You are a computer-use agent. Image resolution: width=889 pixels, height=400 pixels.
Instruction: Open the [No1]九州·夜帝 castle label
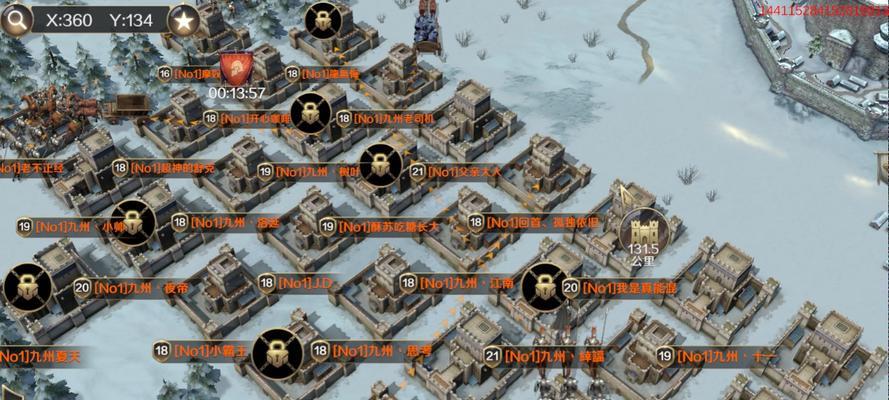coord(138,288)
